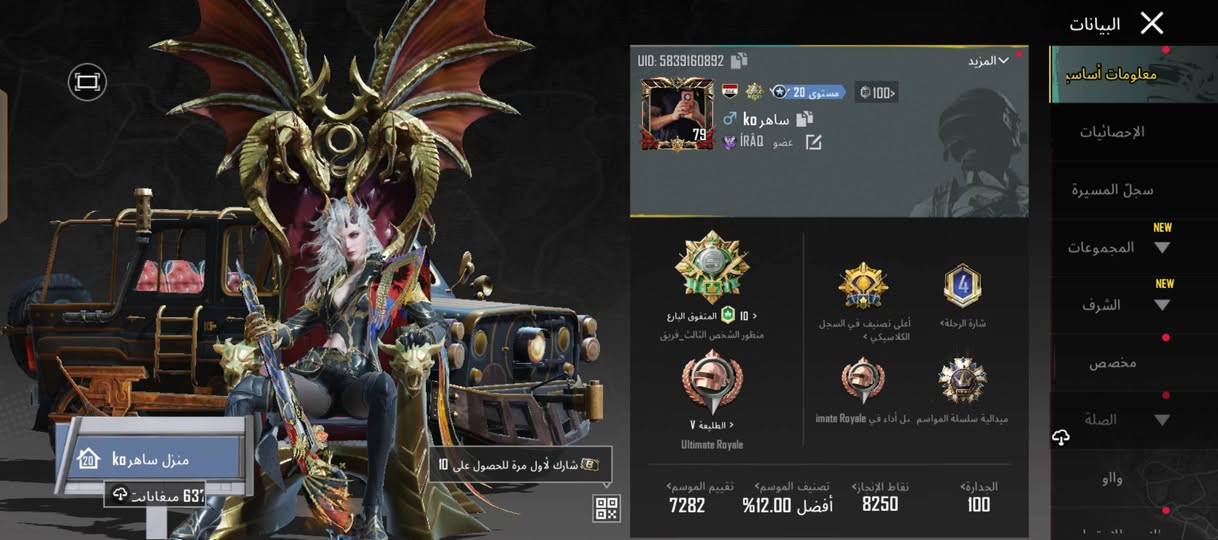The width and height of the screenshot is (1218, 540).
Task: Open the QR code icon
Action: click(607, 508)
